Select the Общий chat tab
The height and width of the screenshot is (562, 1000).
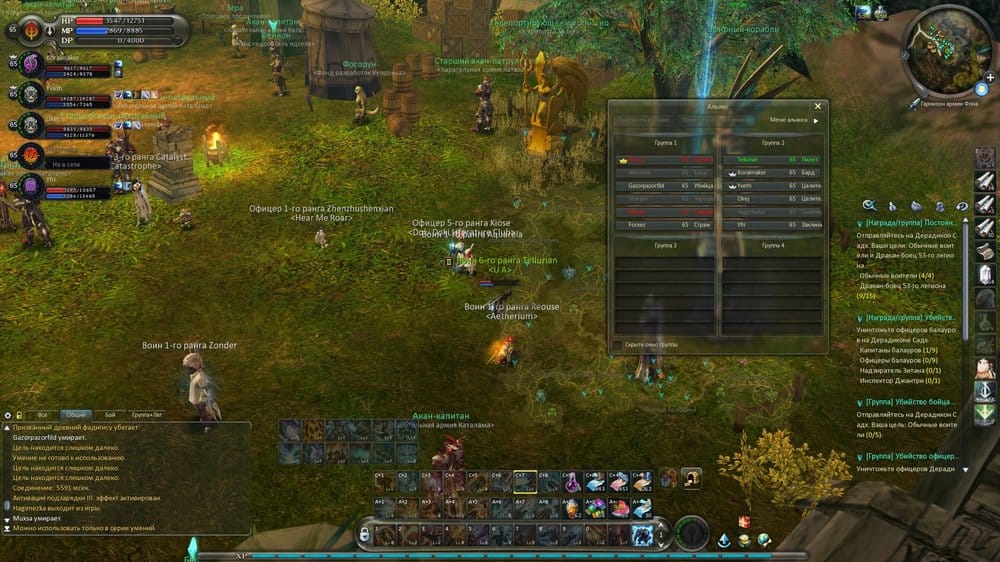(76, 414)
